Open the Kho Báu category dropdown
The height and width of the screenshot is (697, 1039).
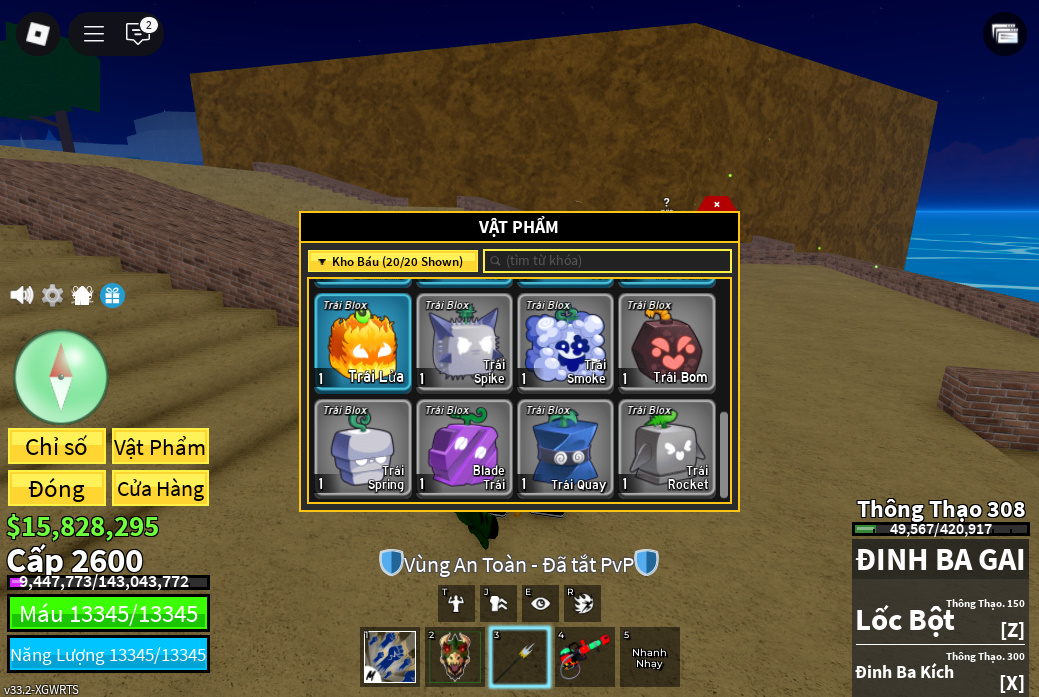[392, 261]
